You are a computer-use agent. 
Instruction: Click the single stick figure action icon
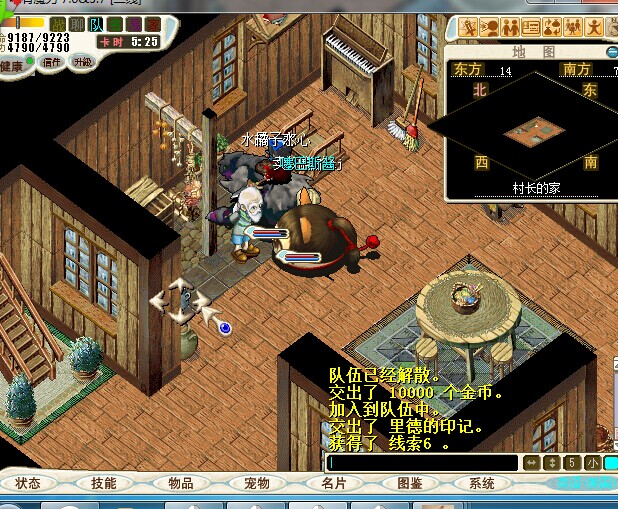594,27
